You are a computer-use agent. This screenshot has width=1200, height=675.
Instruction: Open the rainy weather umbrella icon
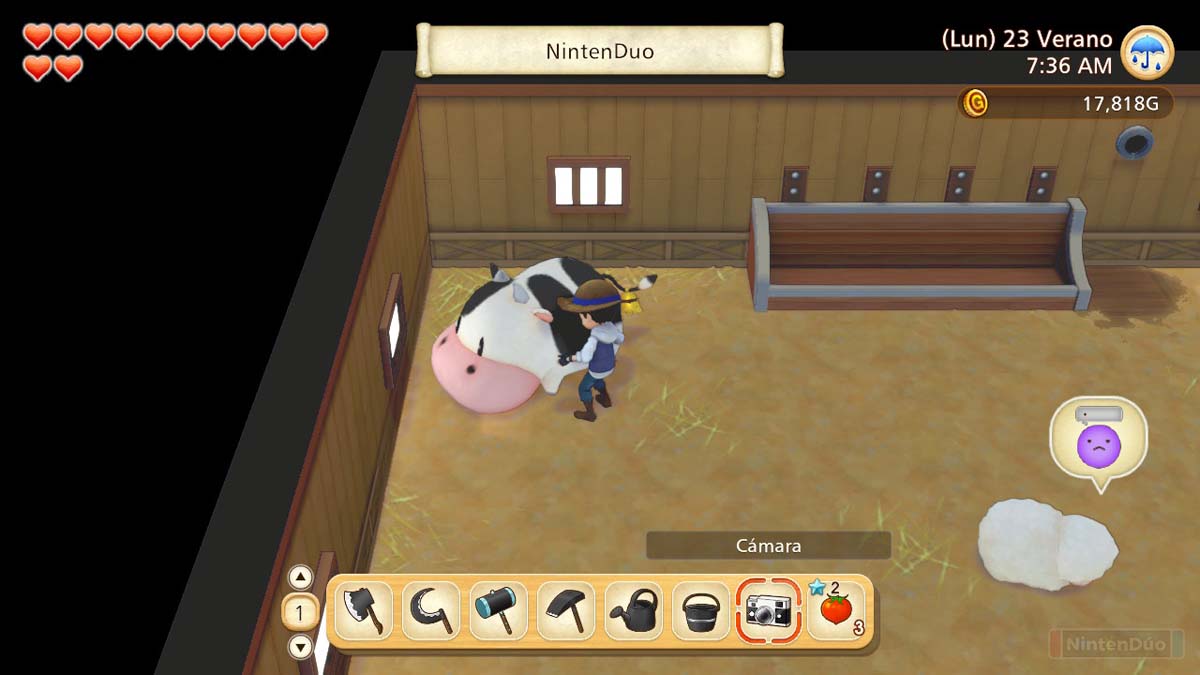[x=1147, y=52]
